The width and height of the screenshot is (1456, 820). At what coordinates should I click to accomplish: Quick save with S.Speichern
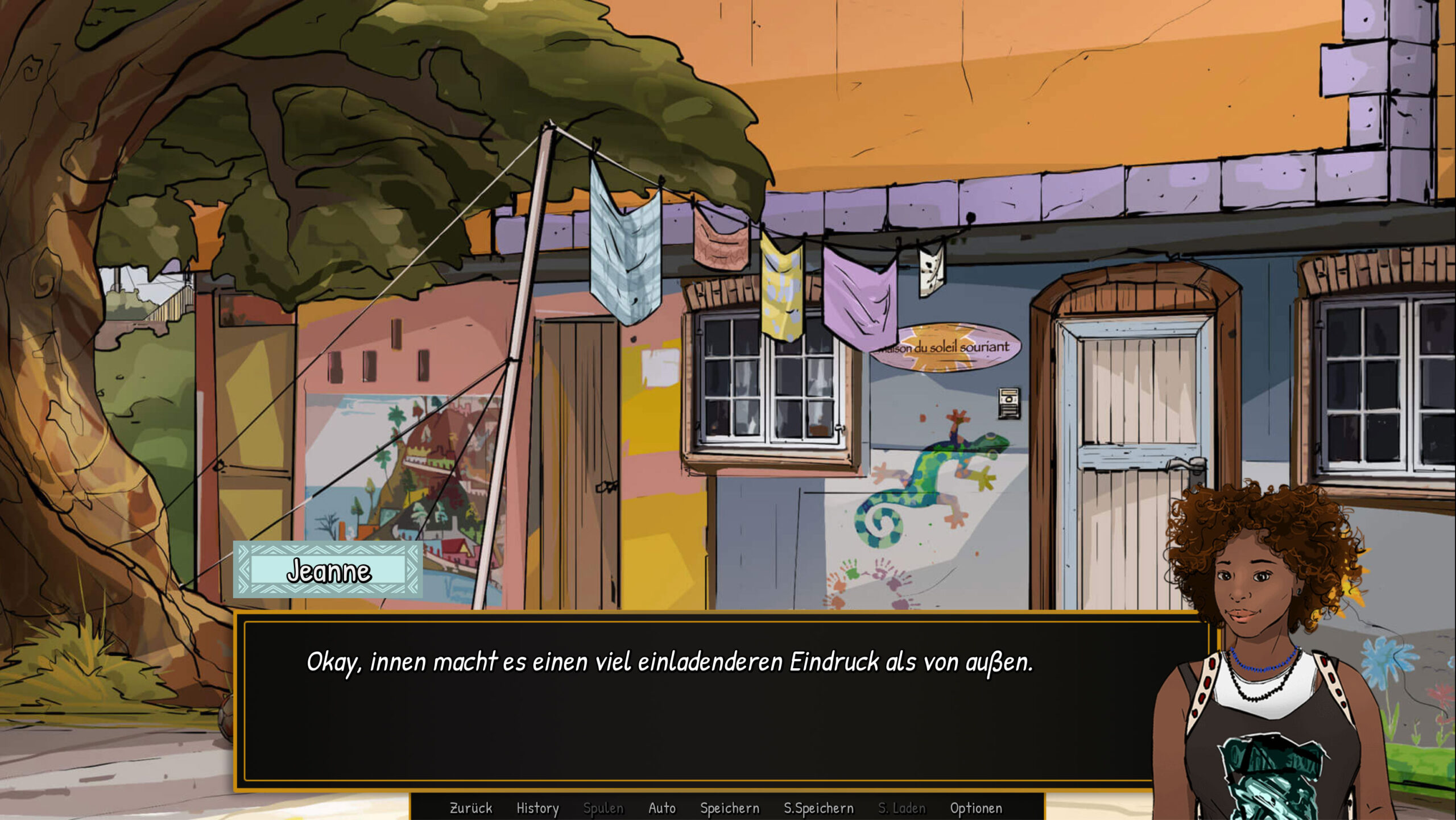pos(818,808)
